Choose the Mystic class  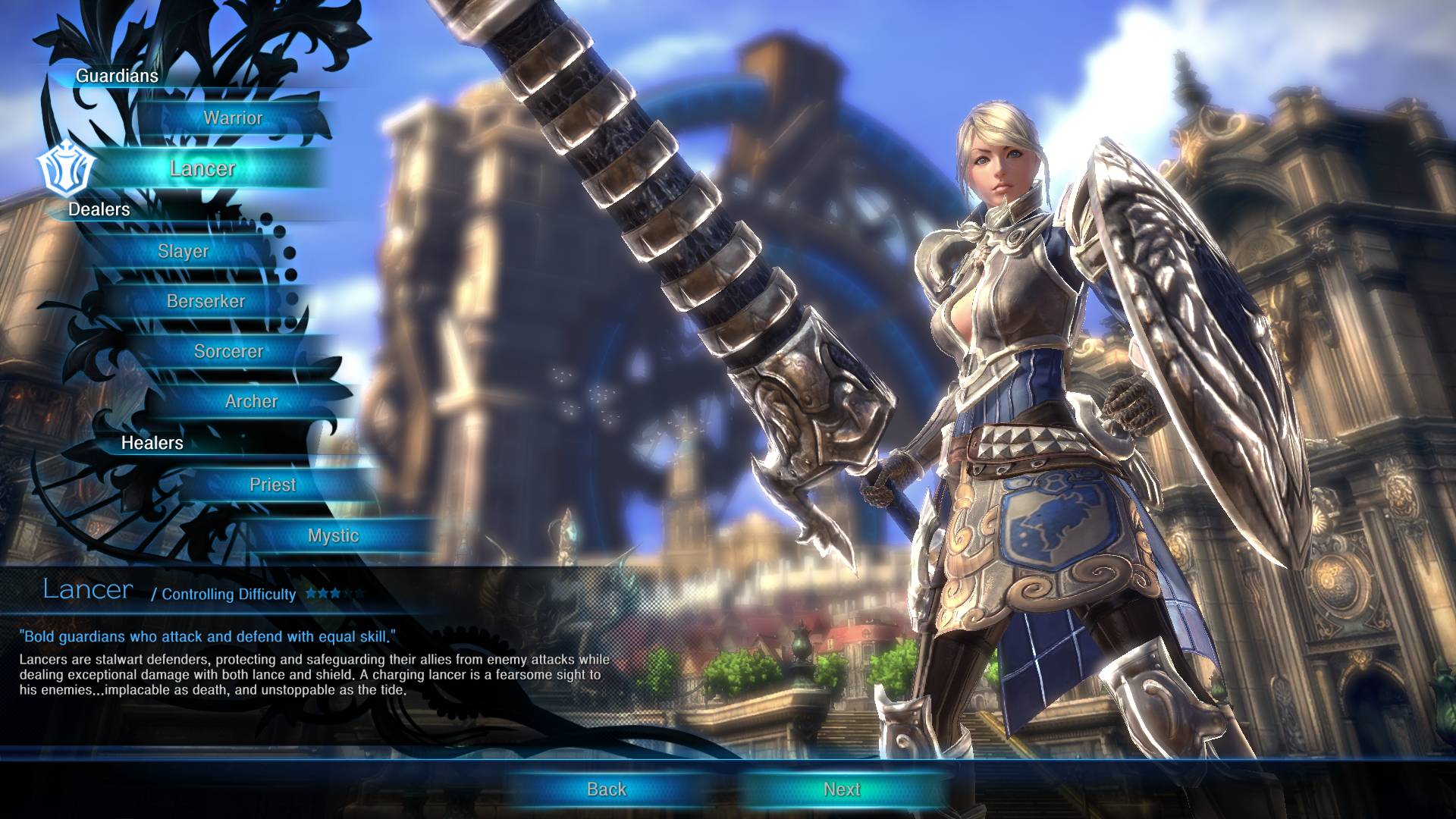click(333, 535)
